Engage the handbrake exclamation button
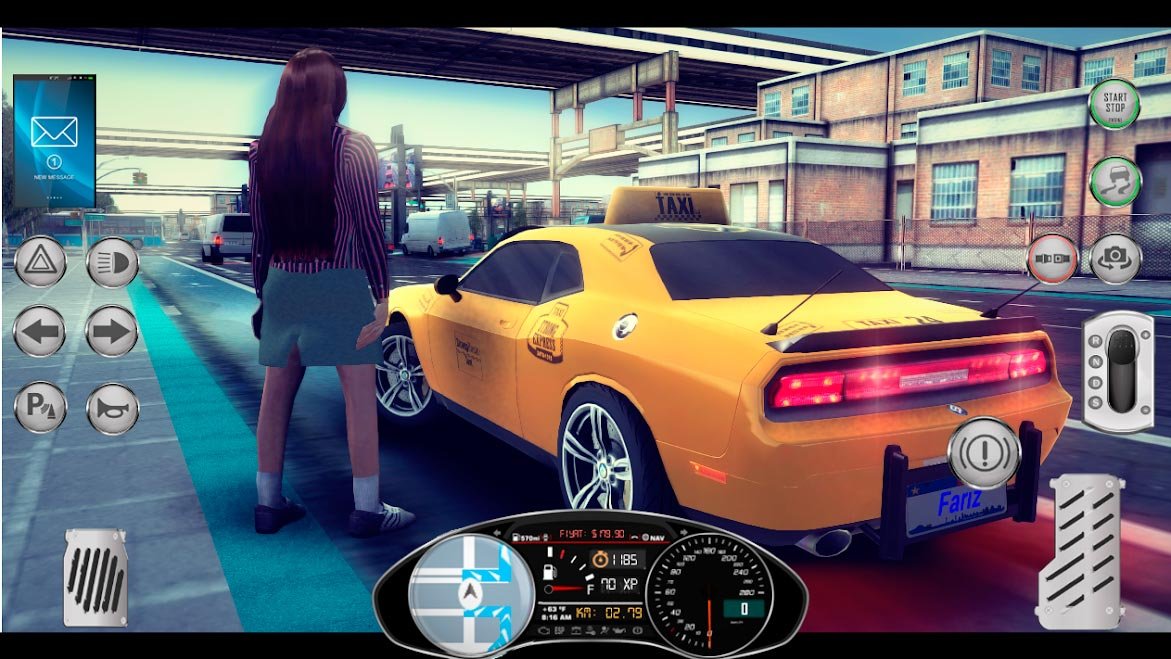Viewport: 1171px width, 659px height. (x=983, y=453)
